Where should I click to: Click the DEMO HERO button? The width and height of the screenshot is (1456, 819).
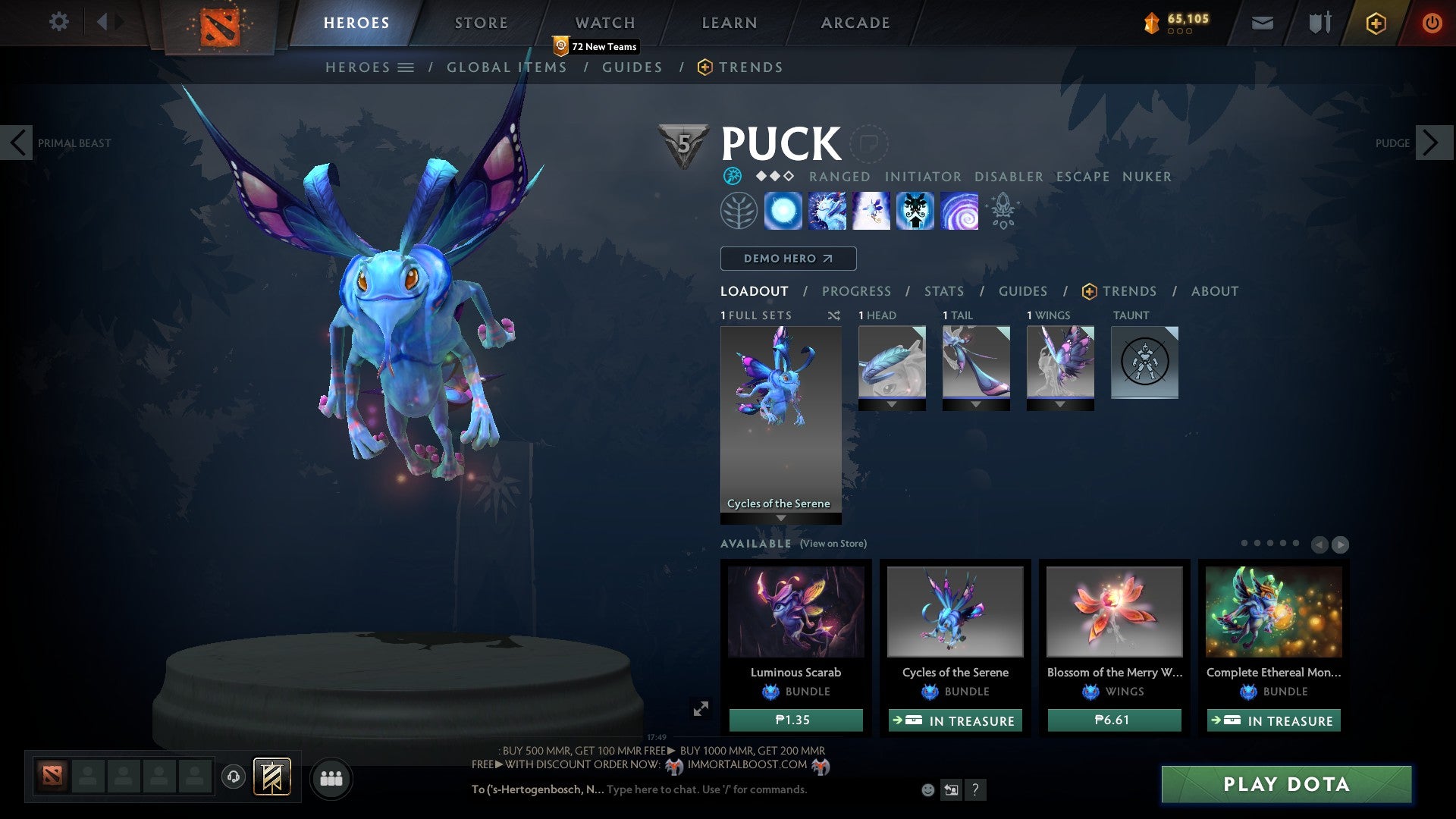tap(788, 258)
